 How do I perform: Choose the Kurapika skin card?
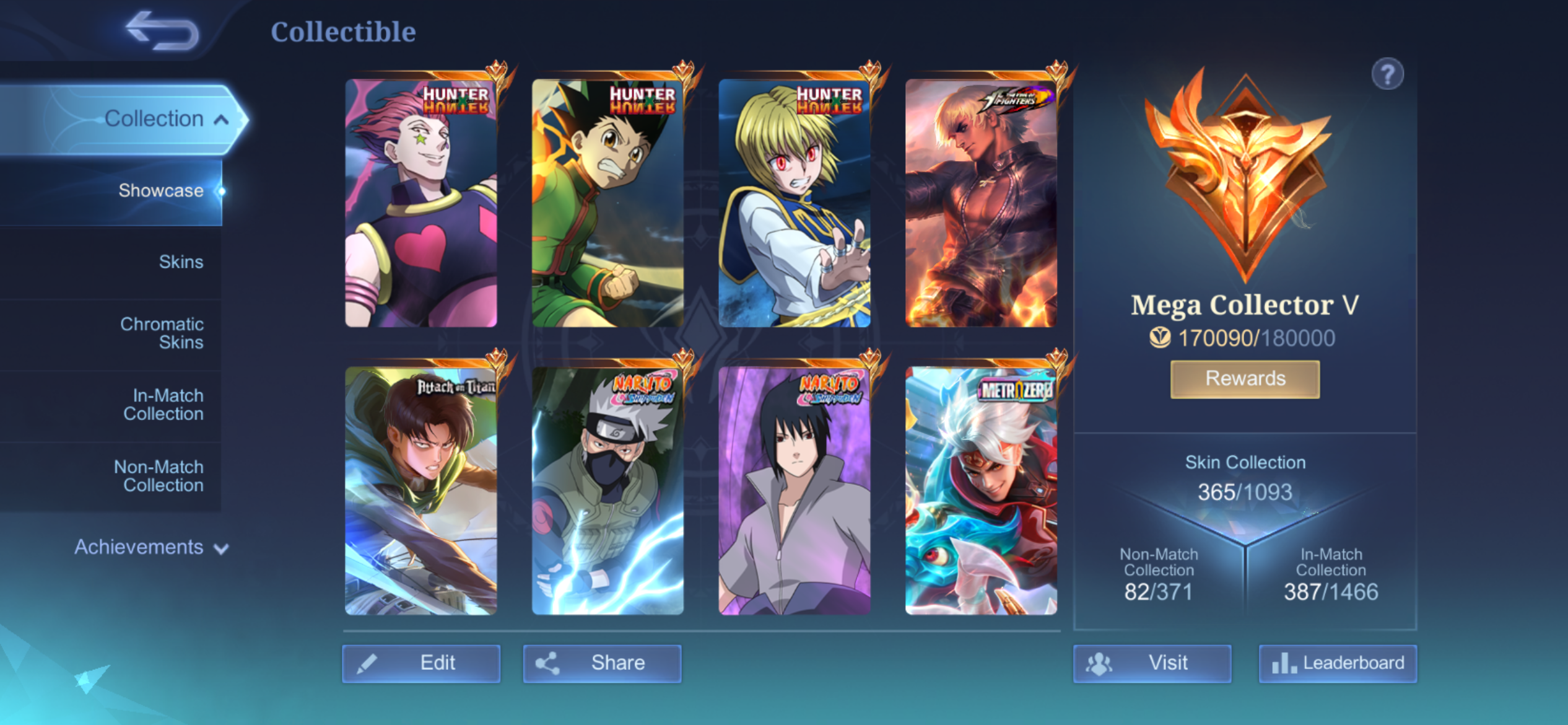click(x=795, y=203)
